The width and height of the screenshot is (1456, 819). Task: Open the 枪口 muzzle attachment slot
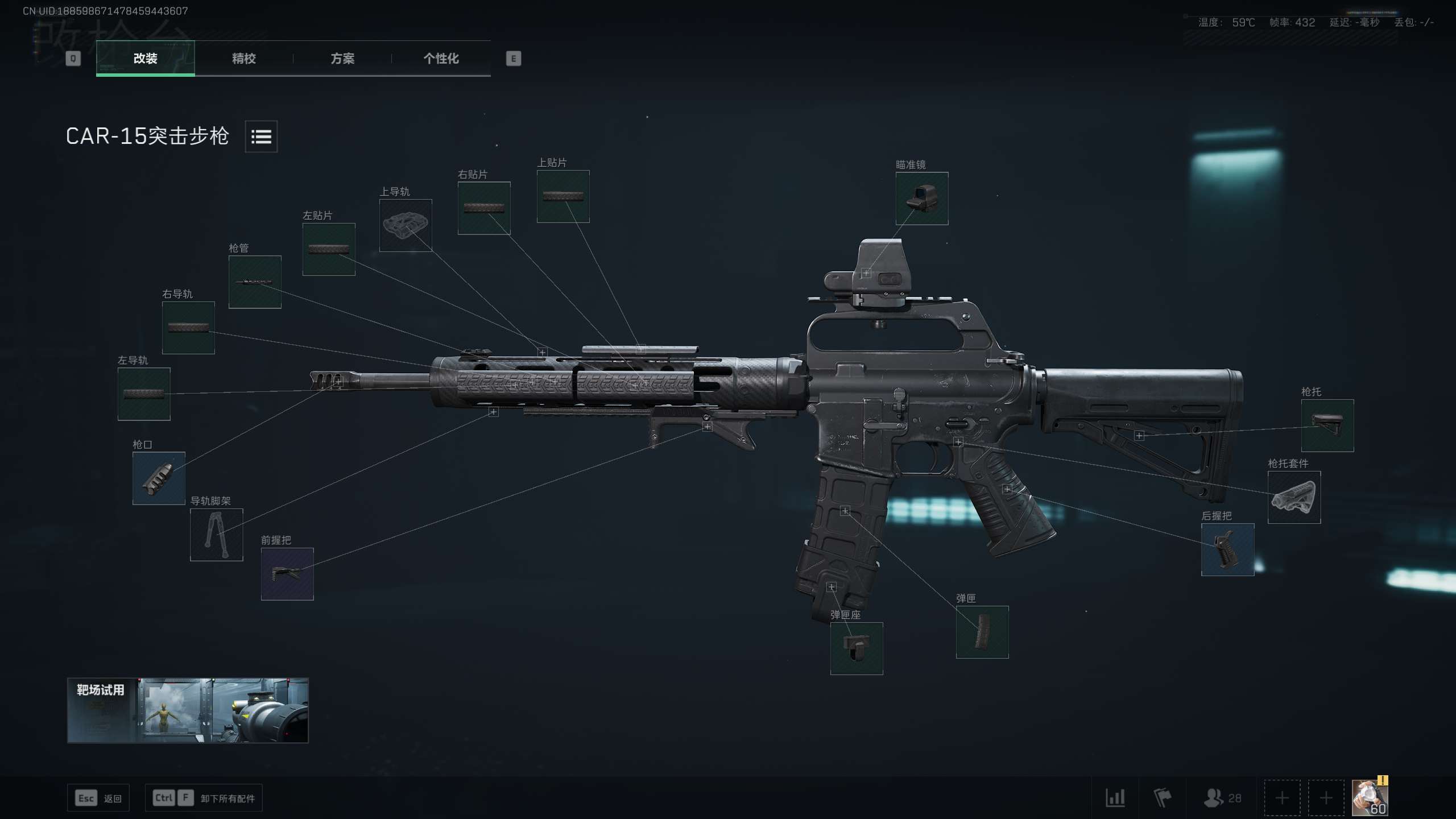(159, 478)
